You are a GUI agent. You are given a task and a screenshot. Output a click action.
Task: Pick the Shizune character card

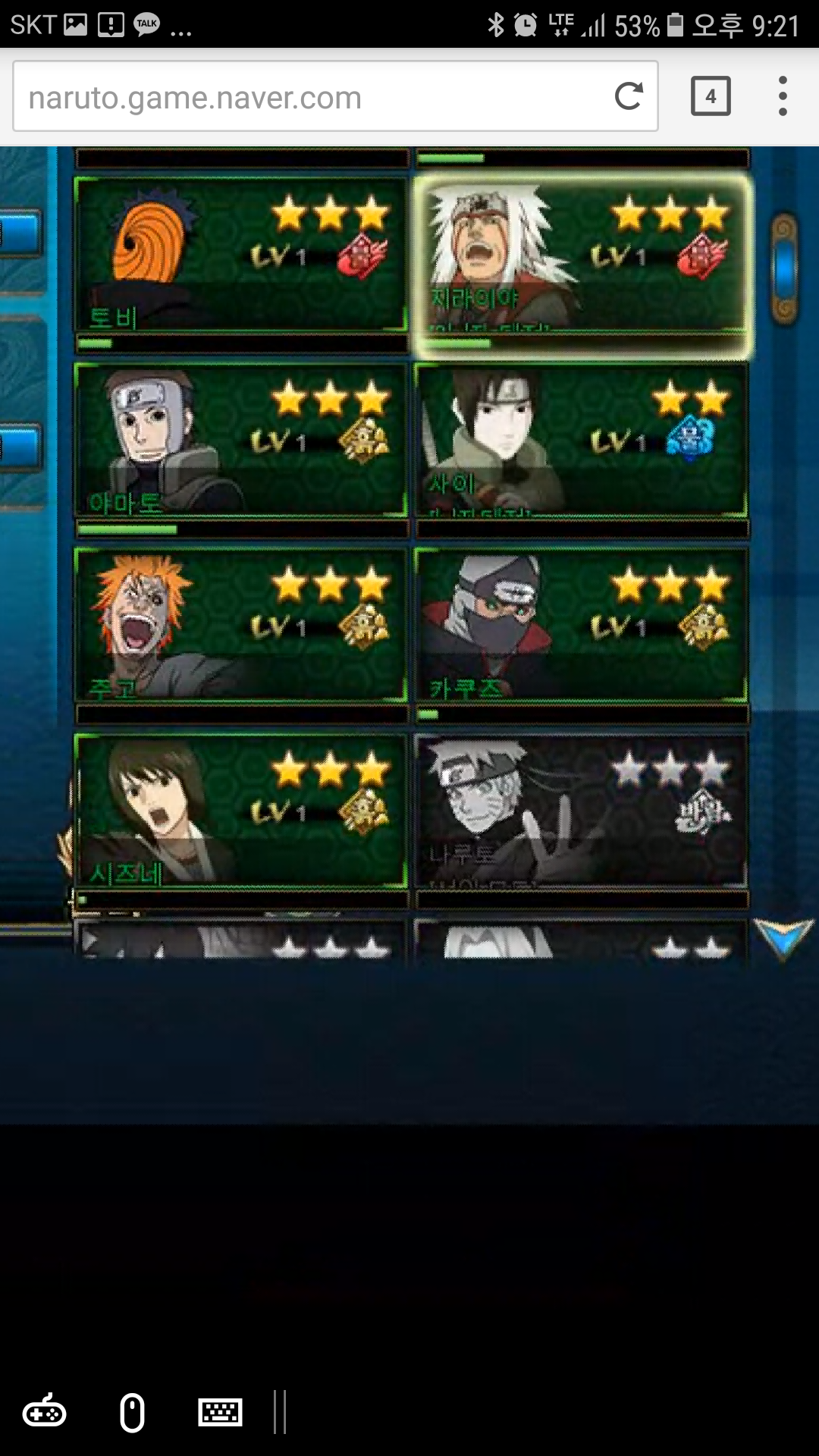click(241, 811)
